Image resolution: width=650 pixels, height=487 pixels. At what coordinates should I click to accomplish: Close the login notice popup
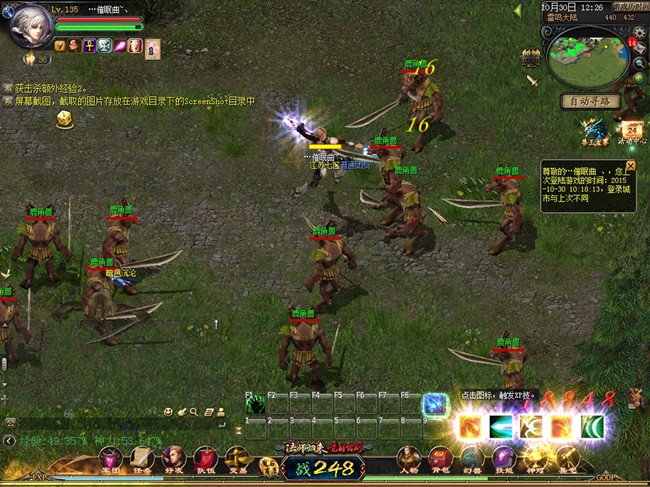pyautogui.click(x=631, y=165)
